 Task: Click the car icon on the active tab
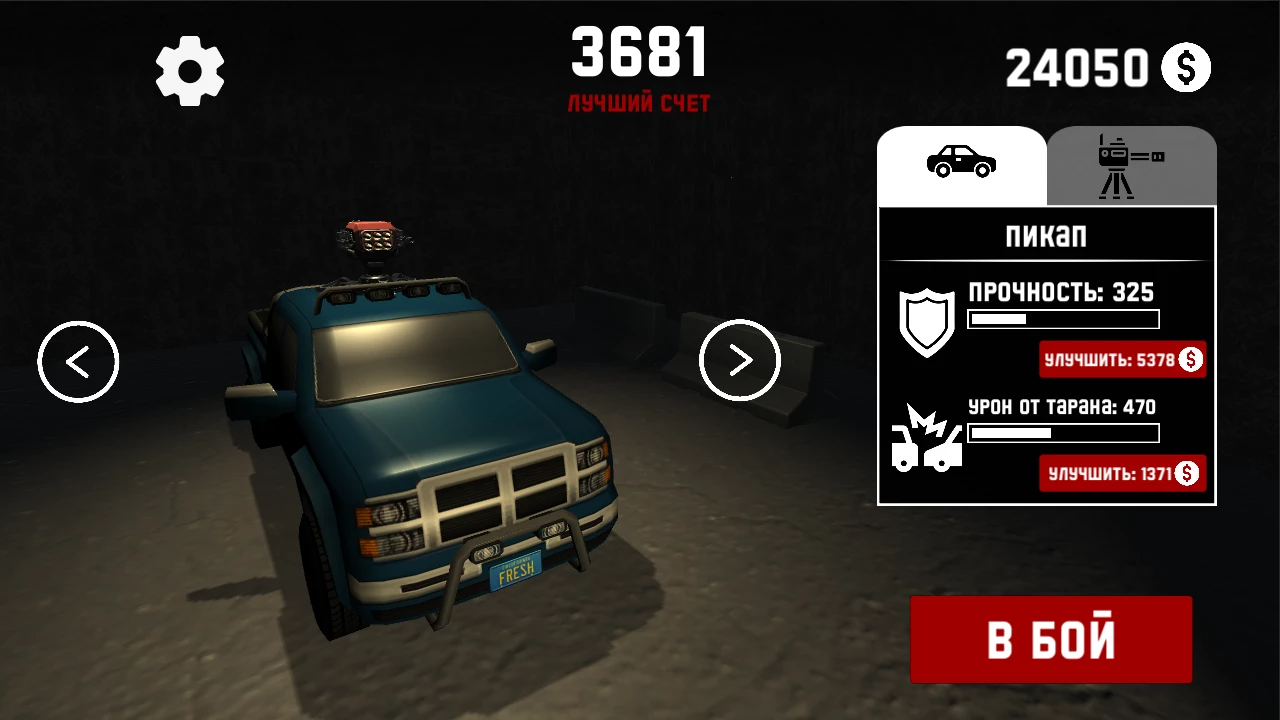962,162
